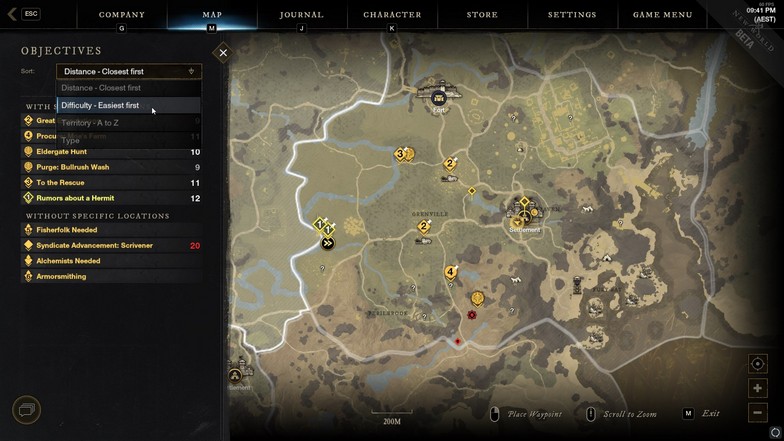
Task: Click the ESC back button
Action: pos(24,14)
